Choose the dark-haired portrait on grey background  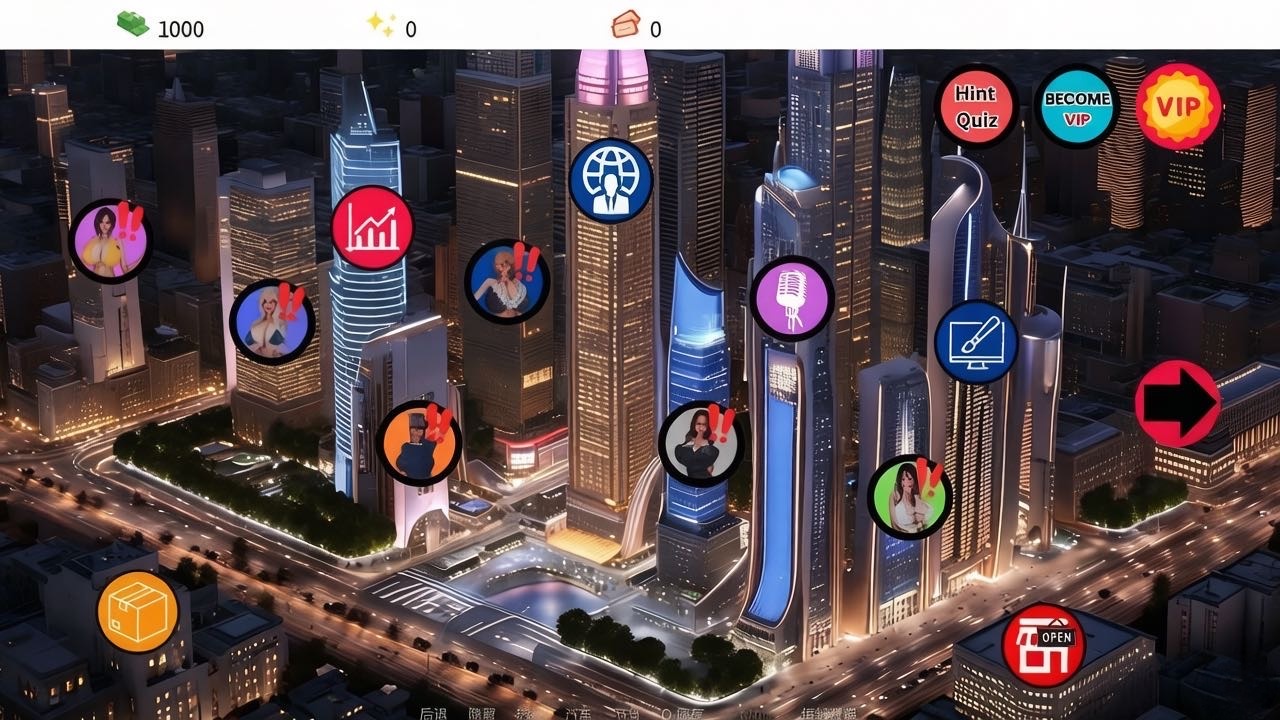[700, 443]
